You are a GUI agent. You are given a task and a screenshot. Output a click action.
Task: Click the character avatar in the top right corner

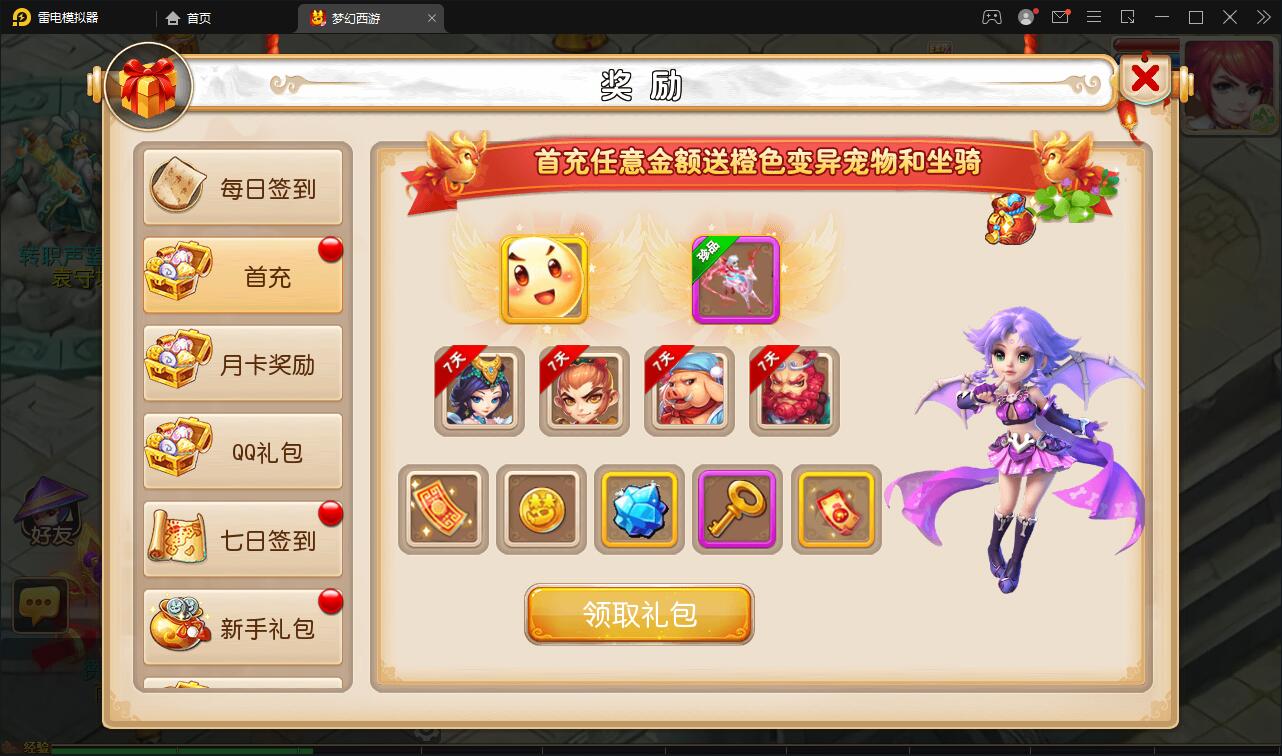[1229, 88]
